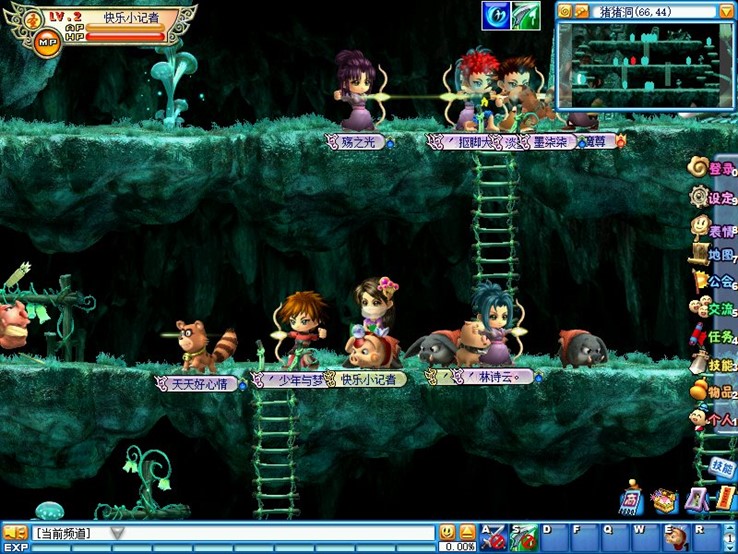This screenshot has width=738, height=554.
Task: Open the 公会 guild menu
Action: pos(714,282)
